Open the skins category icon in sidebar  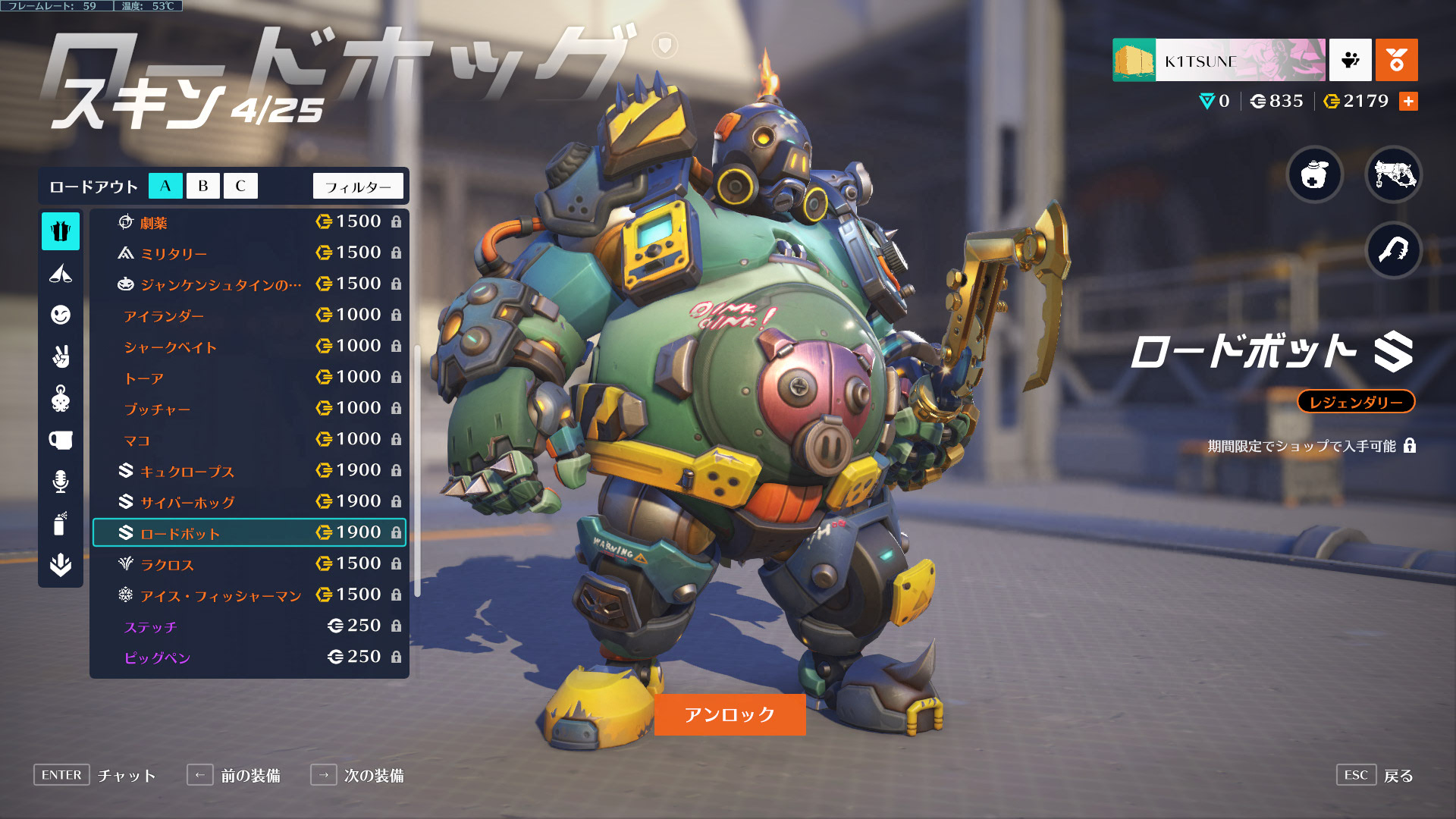pyautogui.click(x=61, y=231)
